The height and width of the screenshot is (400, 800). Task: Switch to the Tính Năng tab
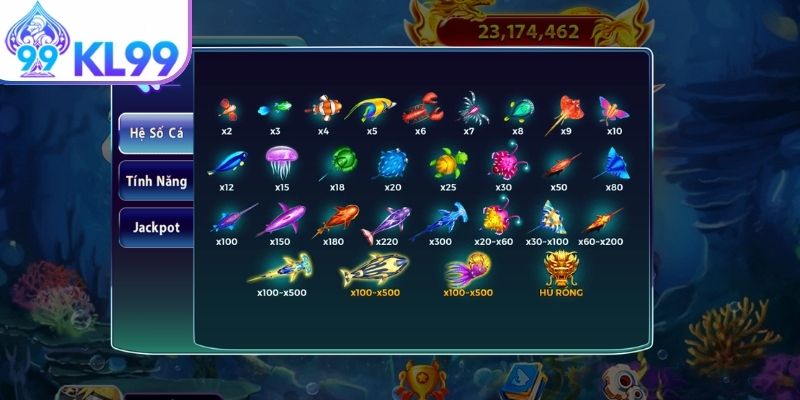coord(155,181)
